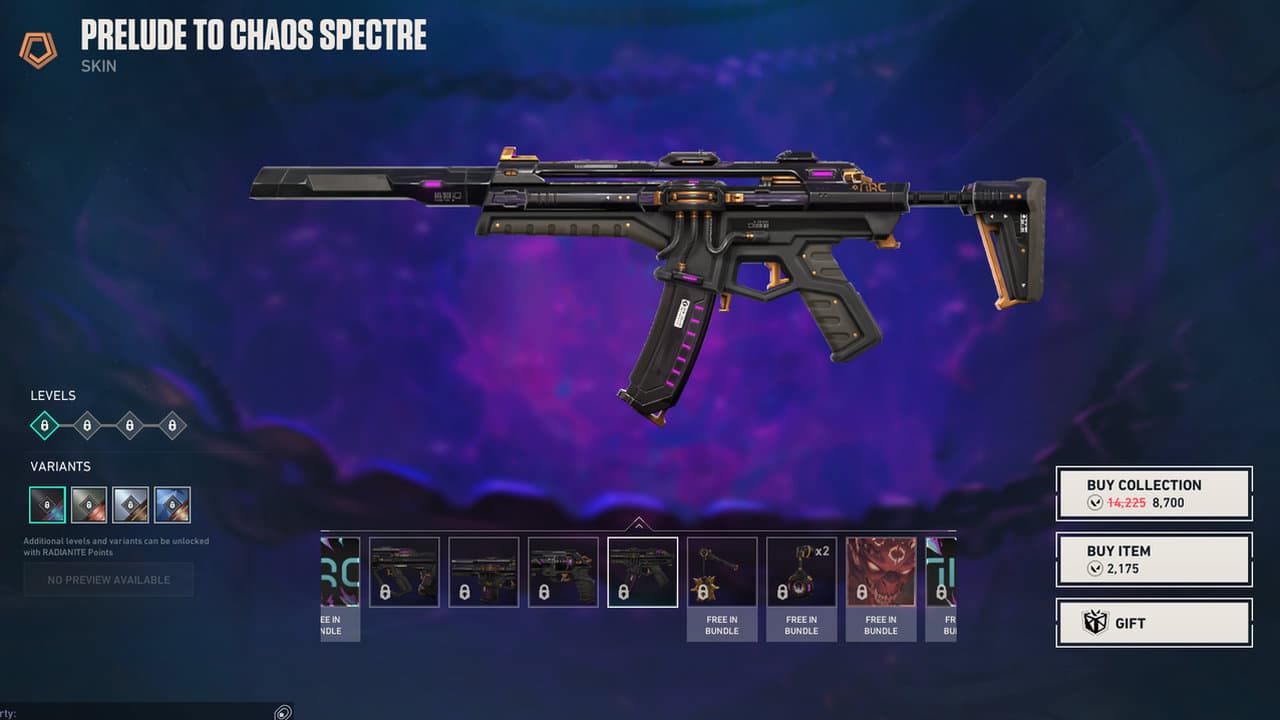
Task: Select the blue variant swatch
Action: 173,504
